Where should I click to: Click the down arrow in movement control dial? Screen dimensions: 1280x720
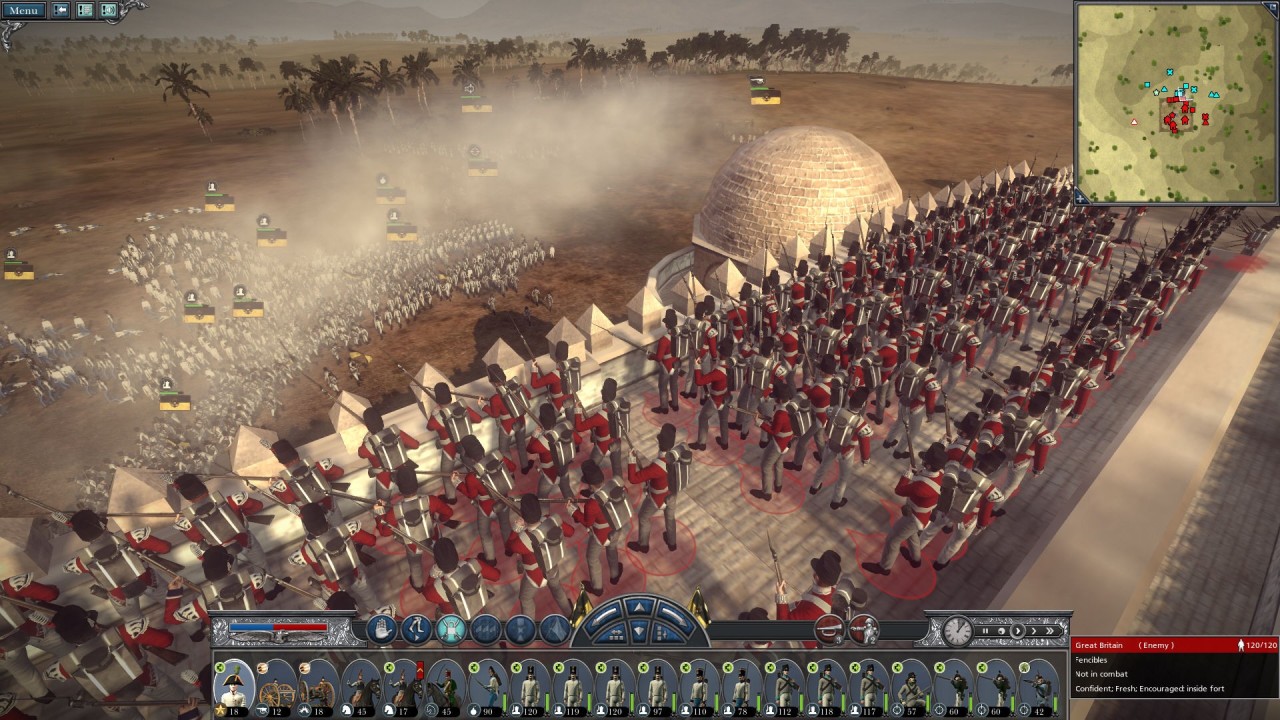[x=640, y=634]
